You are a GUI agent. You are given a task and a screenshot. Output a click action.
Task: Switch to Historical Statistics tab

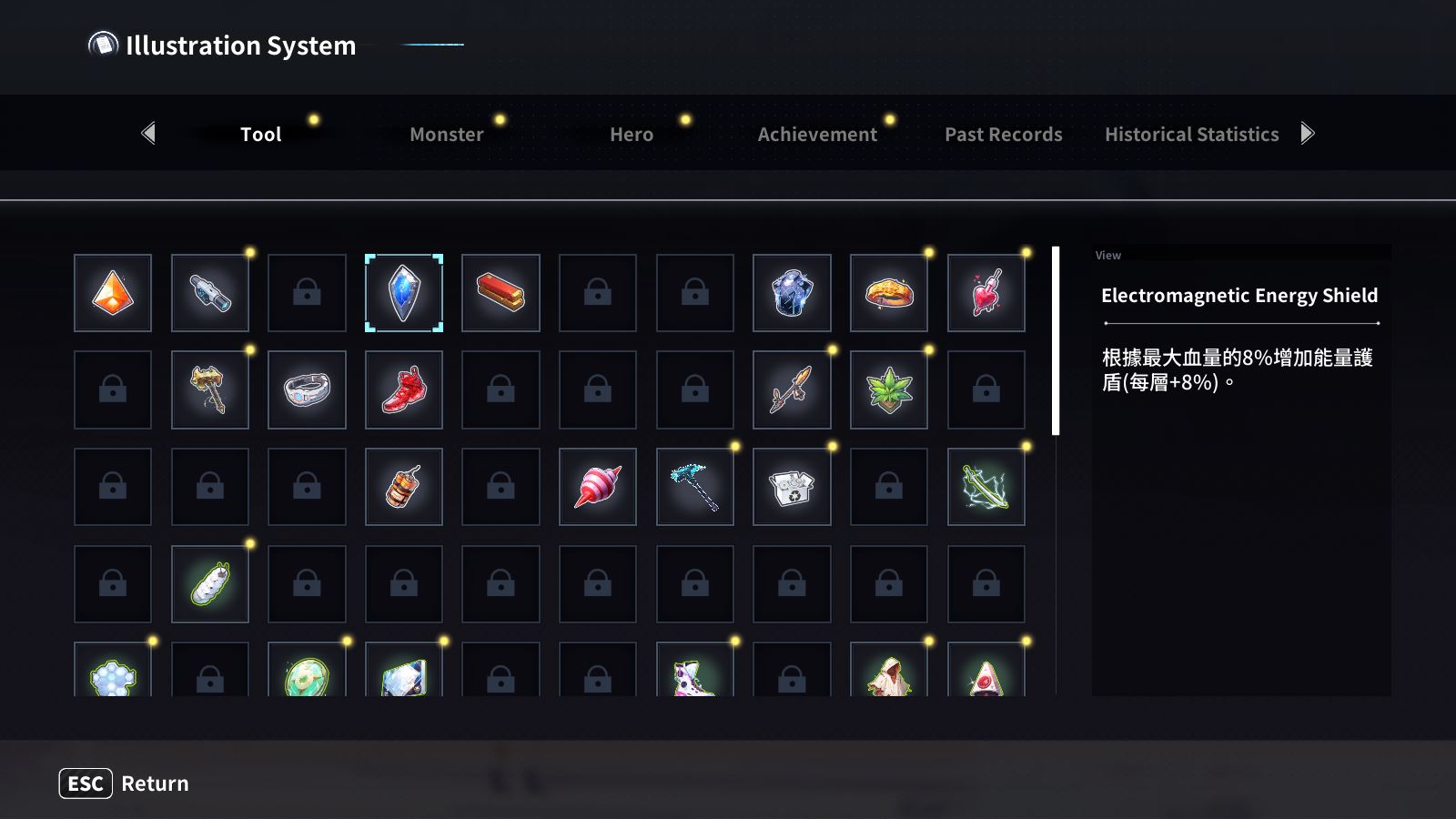pos(1191,134)
